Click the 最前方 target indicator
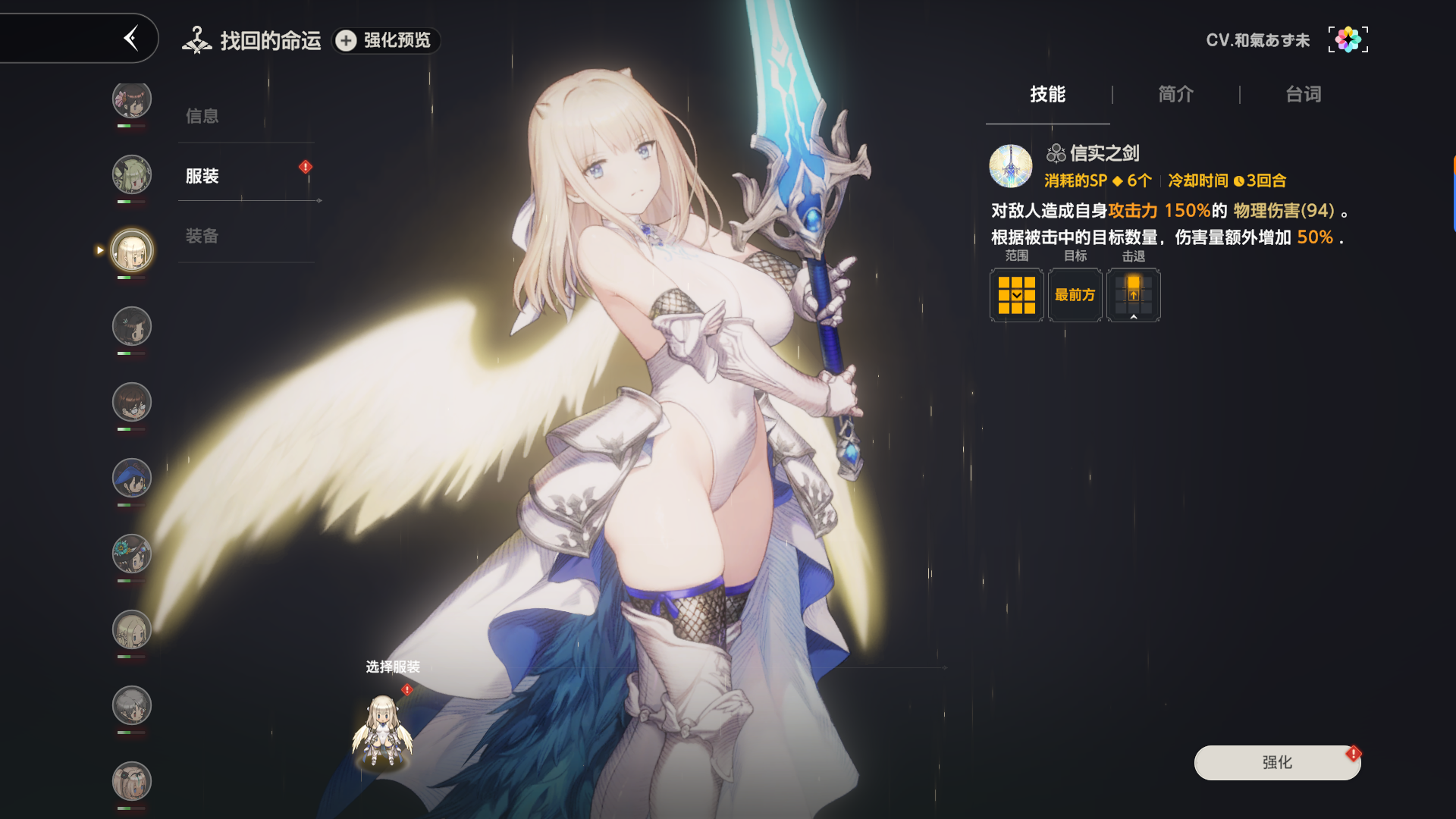 1075,295
